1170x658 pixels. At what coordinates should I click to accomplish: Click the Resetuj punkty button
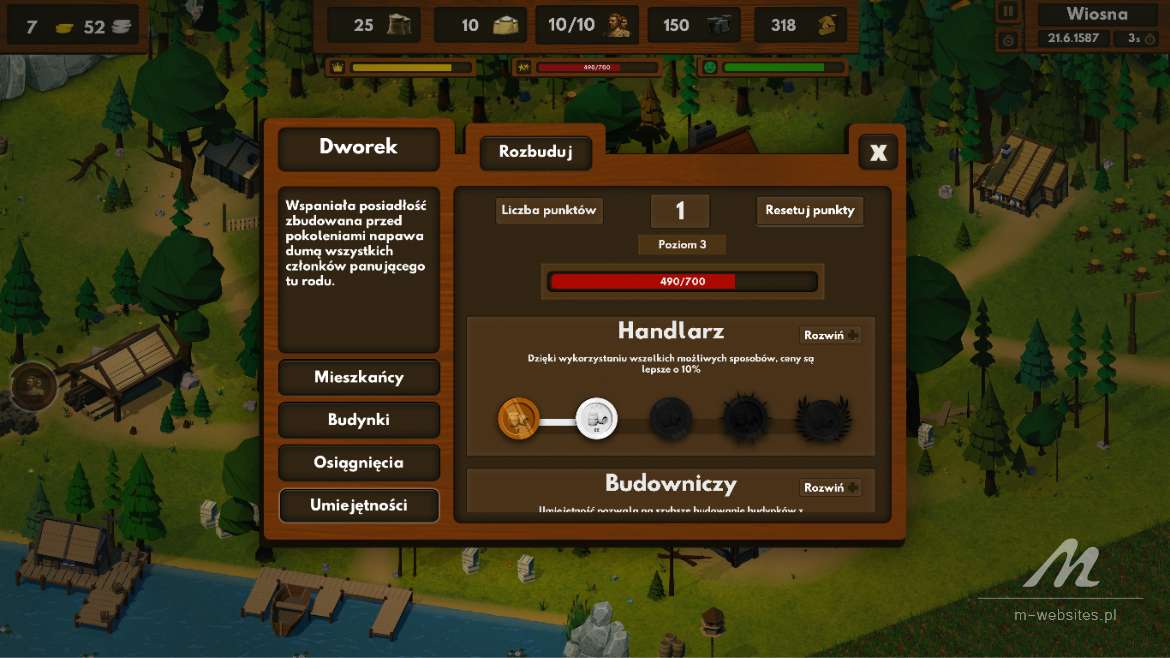pyautogui.click(x=809, y=211)
